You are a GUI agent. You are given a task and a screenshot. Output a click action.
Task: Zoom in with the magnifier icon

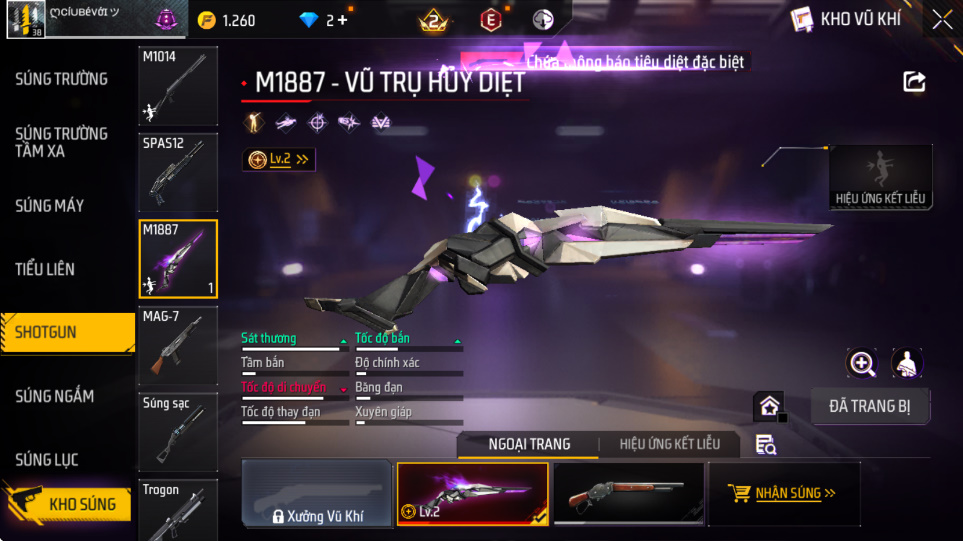coord(862,363)
